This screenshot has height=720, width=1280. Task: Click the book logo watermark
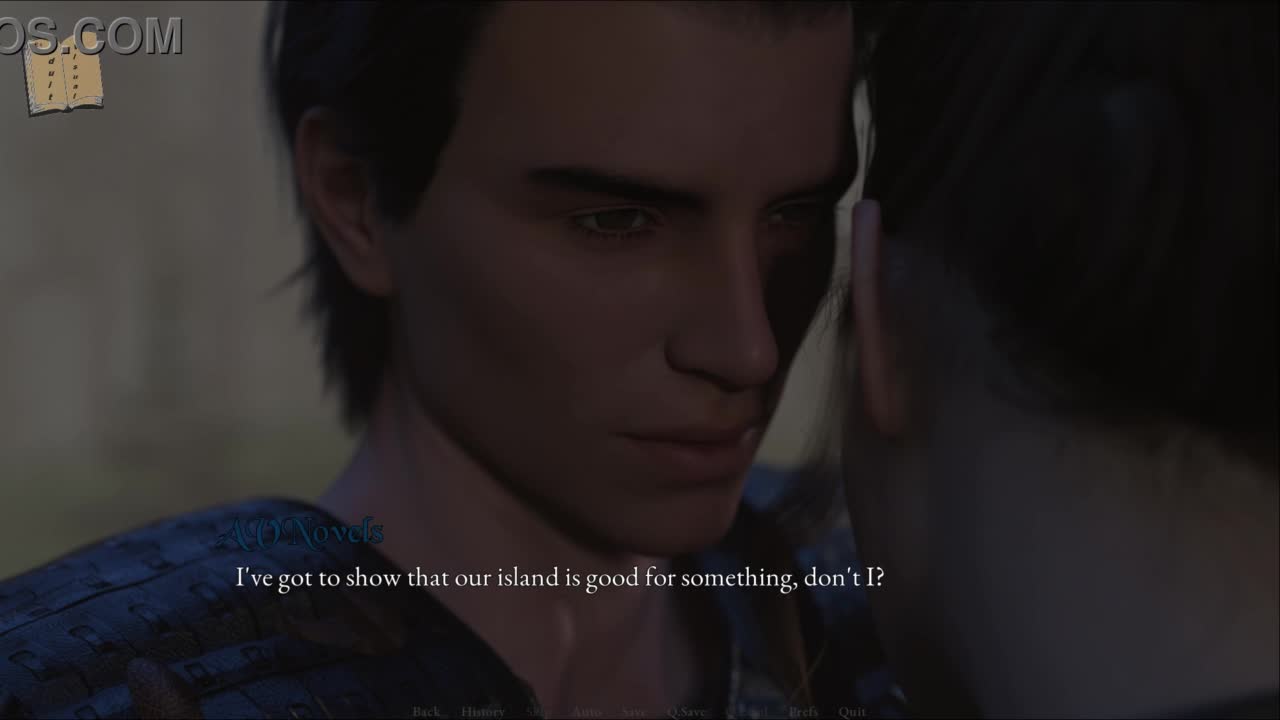point(63,74)
